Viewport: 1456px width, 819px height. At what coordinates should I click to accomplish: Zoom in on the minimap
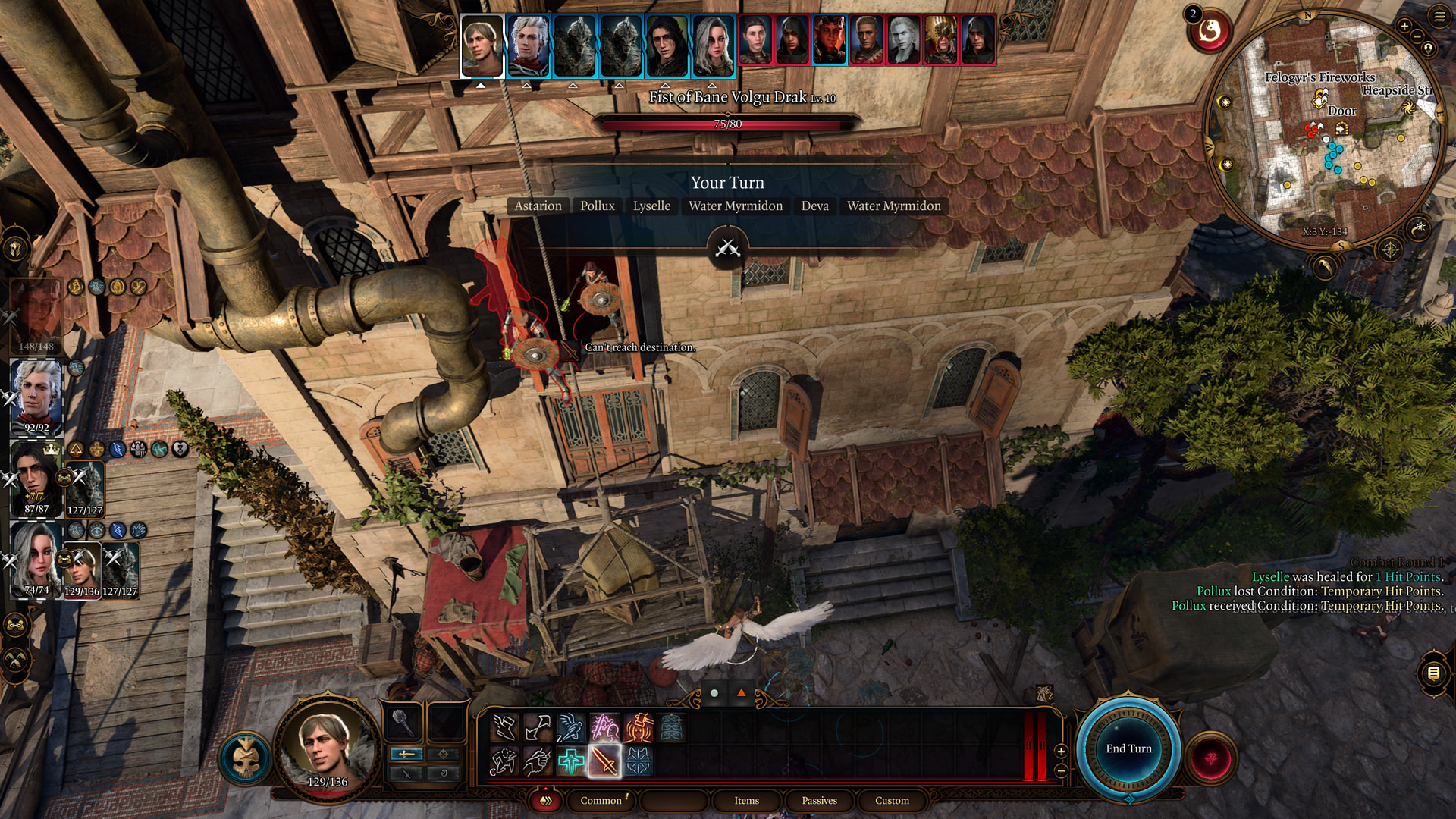1404,26
